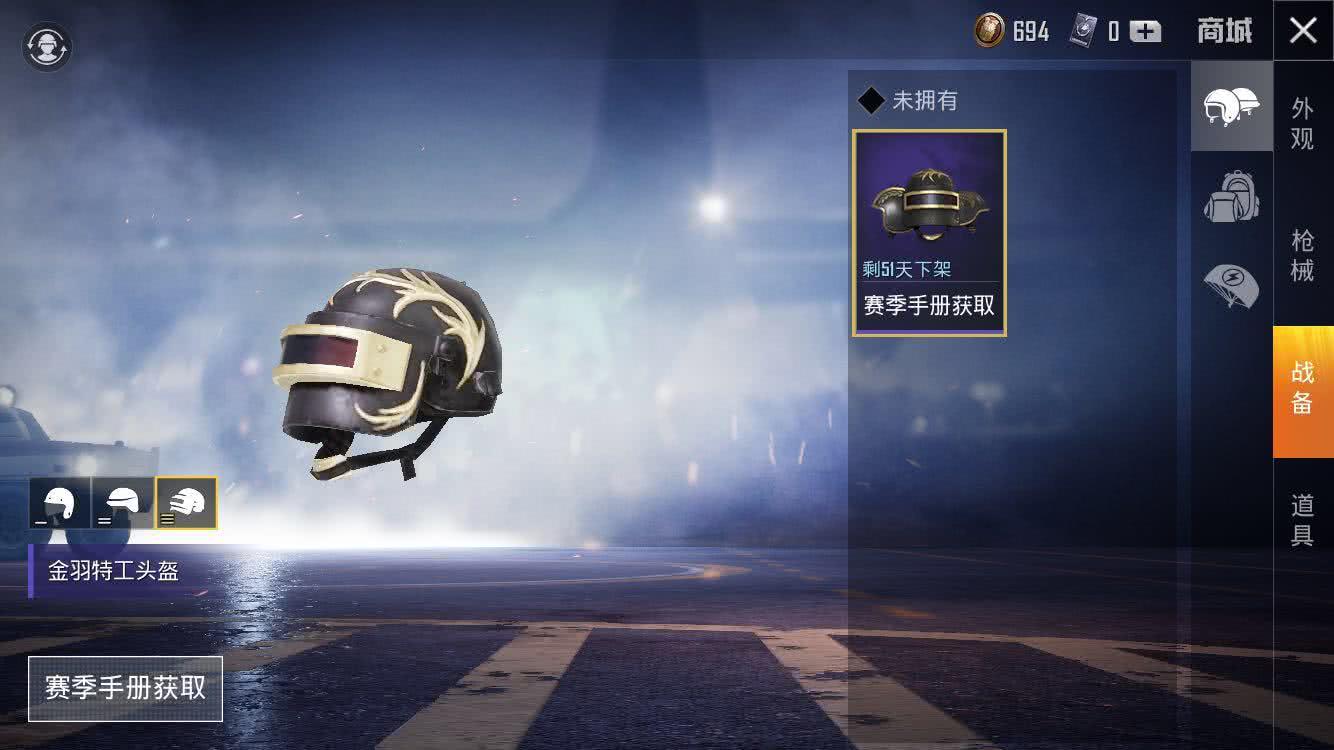Open the 枪械 firearms tab
This screenshot has height=750, width=1334.
click(x=1302, y=255)
